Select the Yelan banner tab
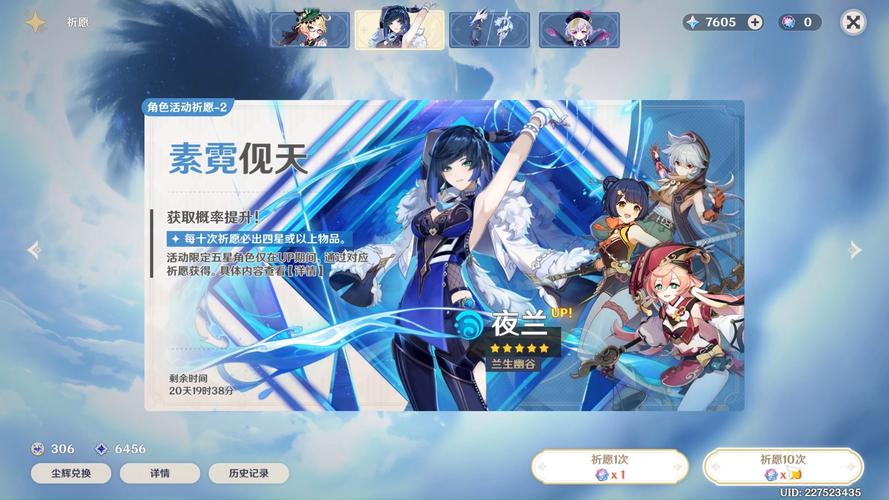This screenshot has height=500, width=889. tap(399, 30)
